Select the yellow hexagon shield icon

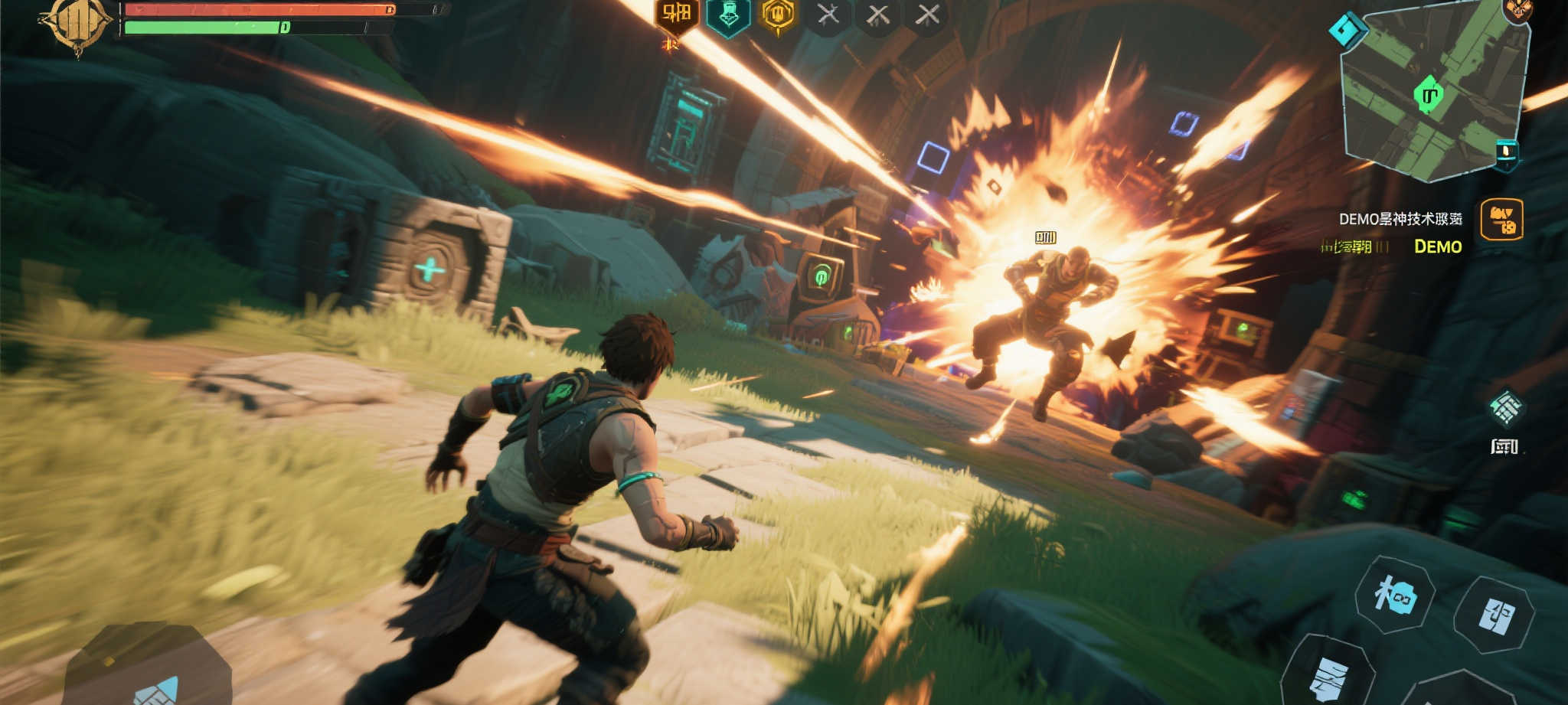778,15
